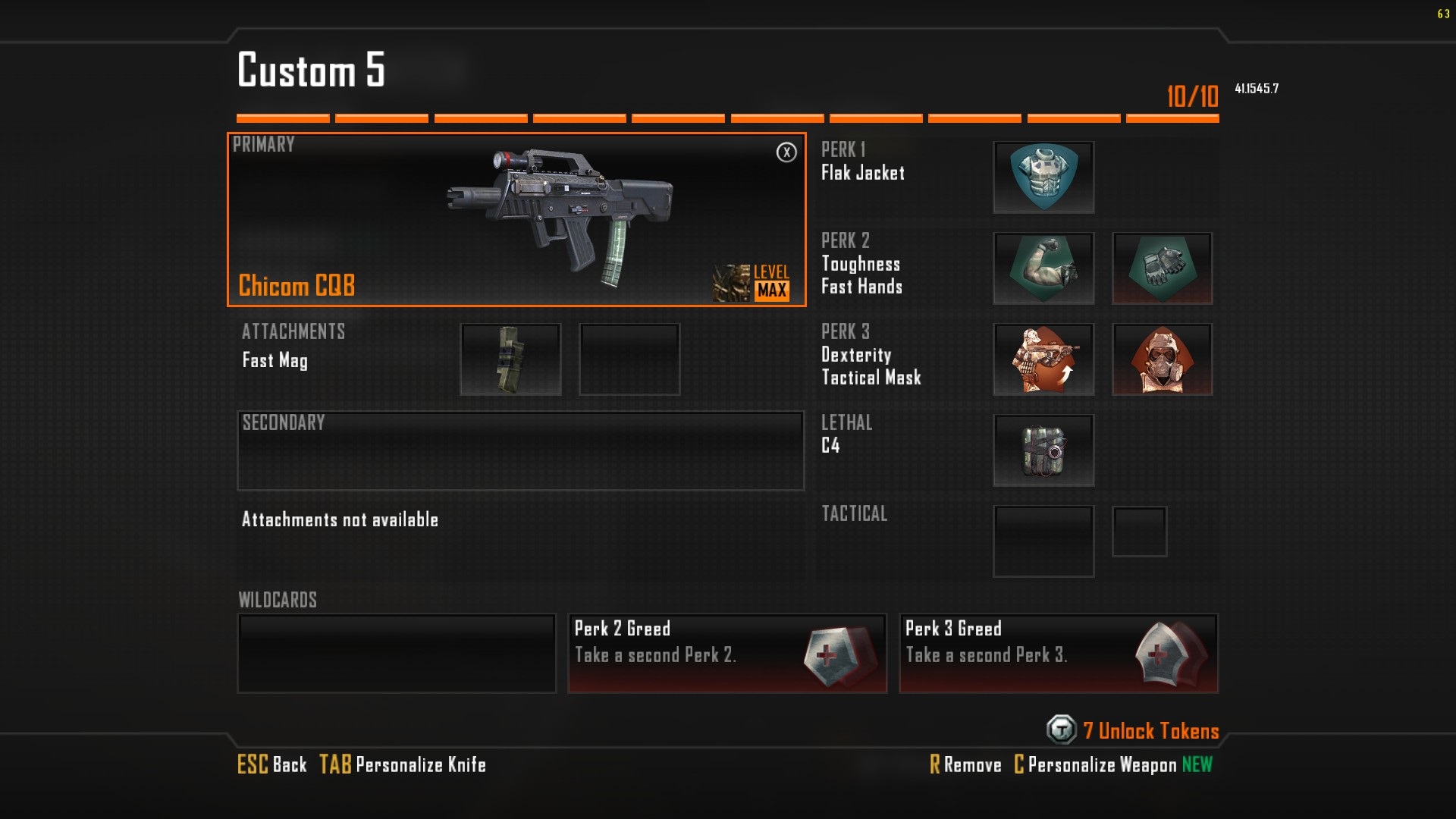Click the Back option
Viewport: 1456px width, 819px height.
272,764
